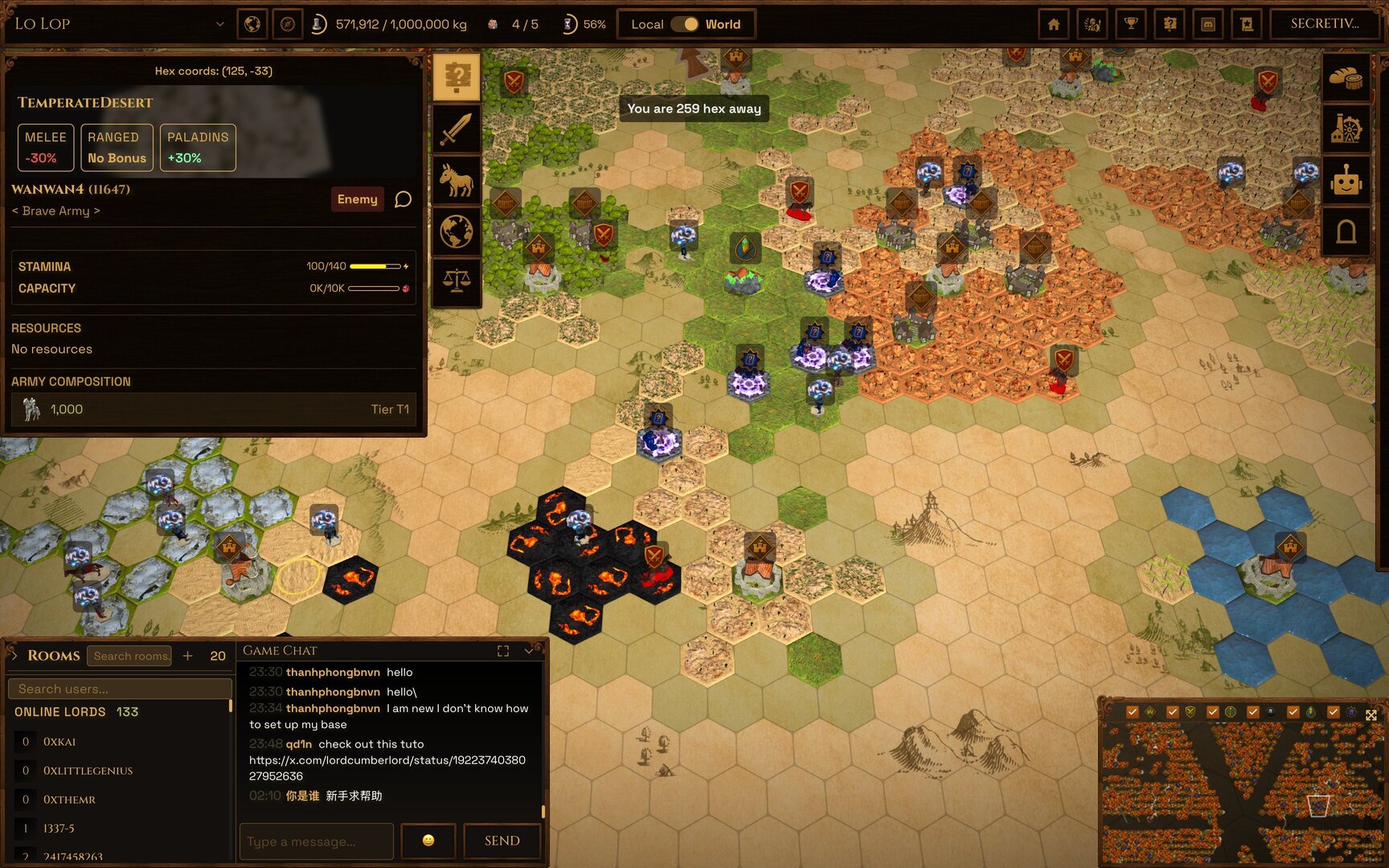Click the bread icon in right sidebar
The width and height of the screenshot is (1389, 868).
(x=1346, y=80)
